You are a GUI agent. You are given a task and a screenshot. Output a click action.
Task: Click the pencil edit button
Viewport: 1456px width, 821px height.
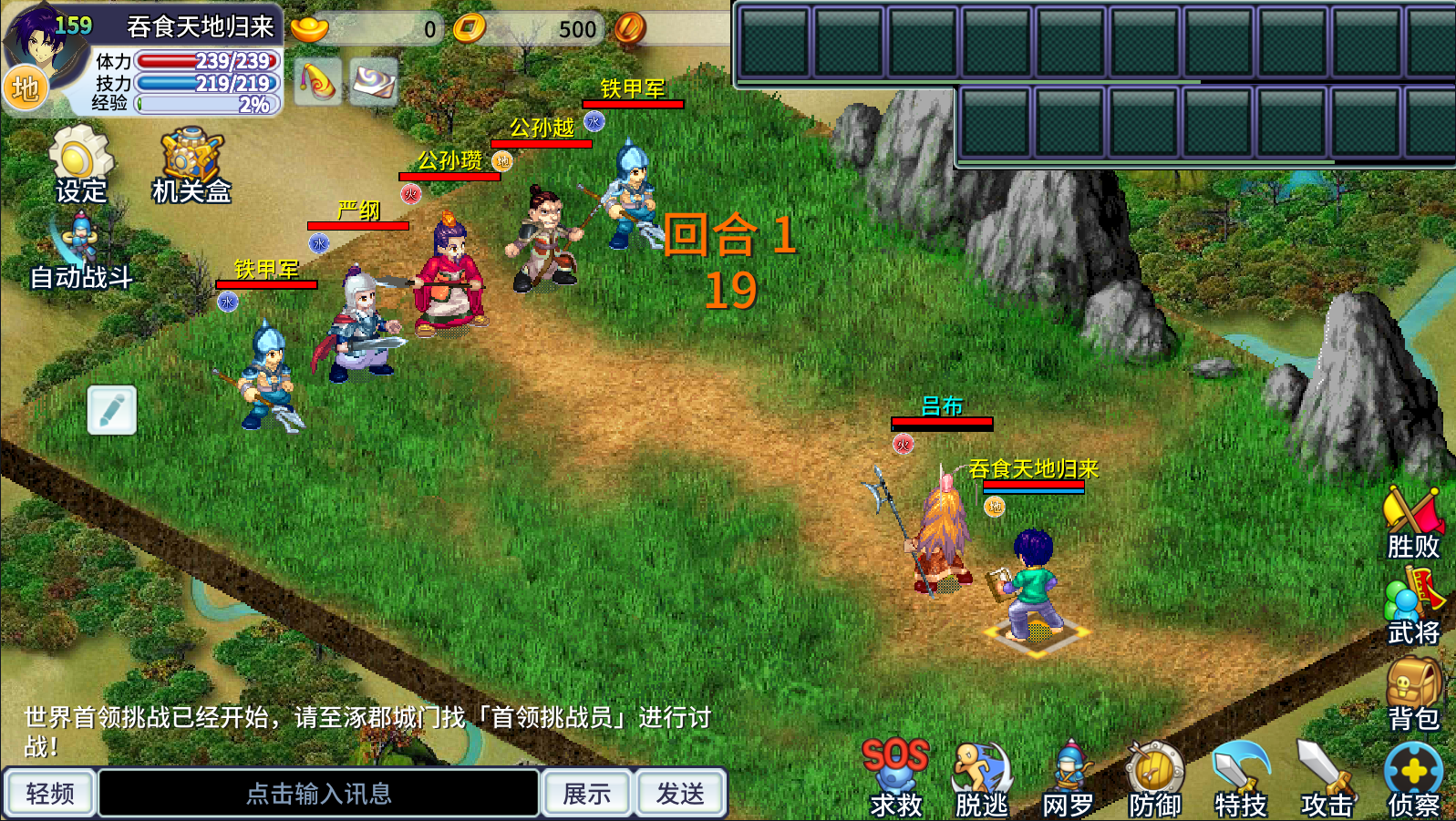pyautogui.click(x=112, y=410)
